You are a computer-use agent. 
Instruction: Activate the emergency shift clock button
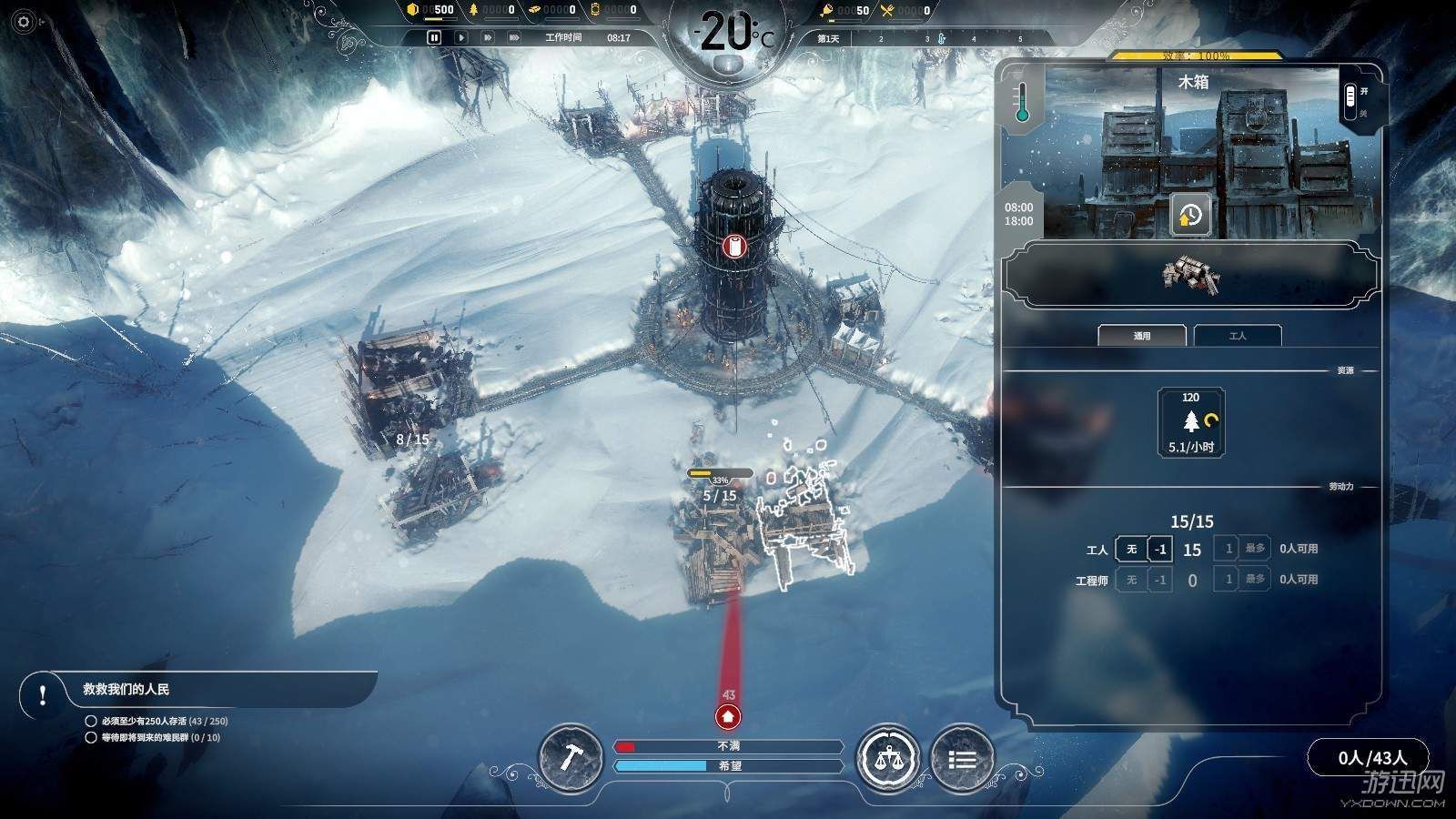click(x=1190, y=216)
